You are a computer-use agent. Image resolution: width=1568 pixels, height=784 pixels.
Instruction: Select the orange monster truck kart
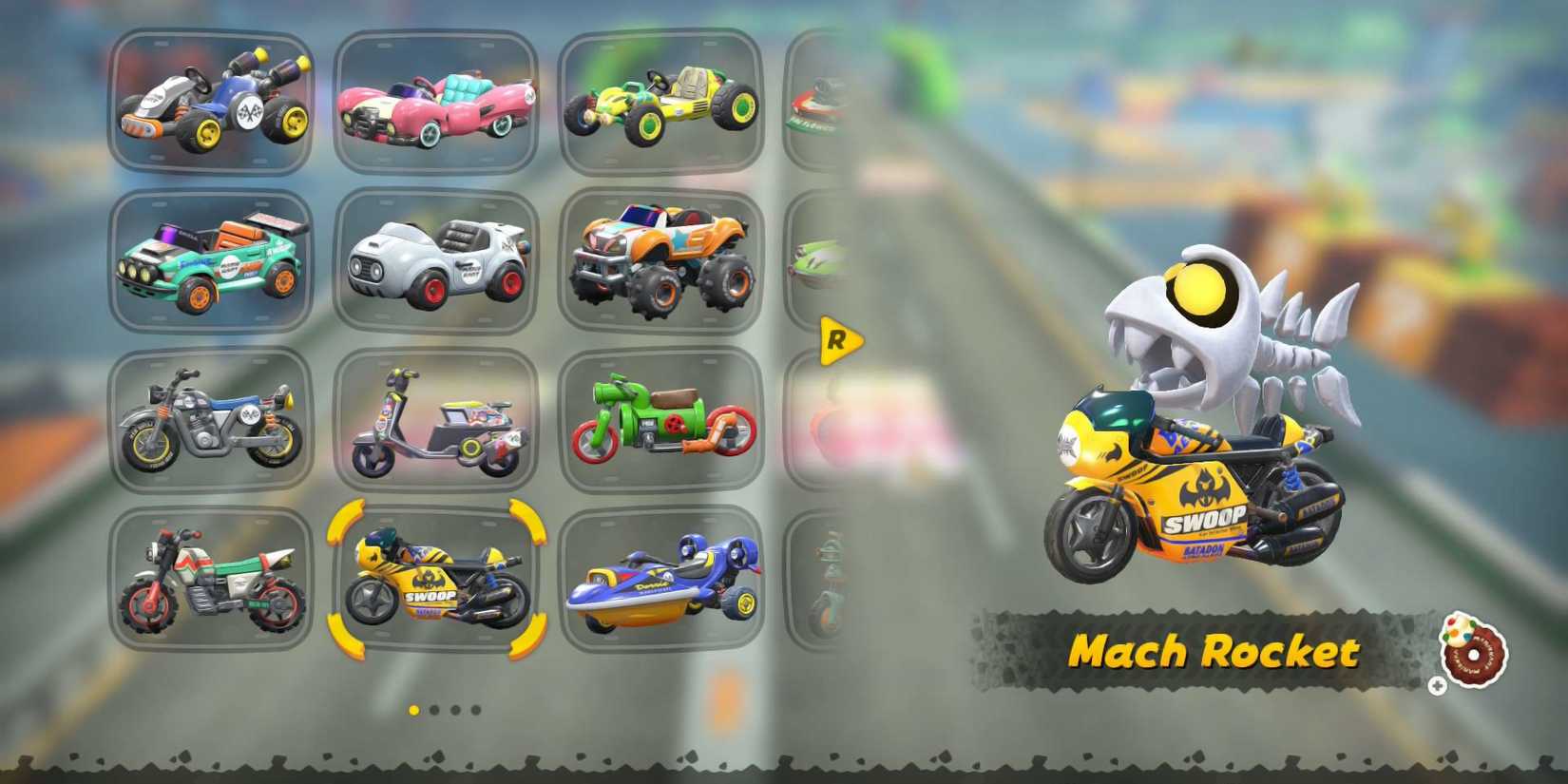[x=663, y=257]
